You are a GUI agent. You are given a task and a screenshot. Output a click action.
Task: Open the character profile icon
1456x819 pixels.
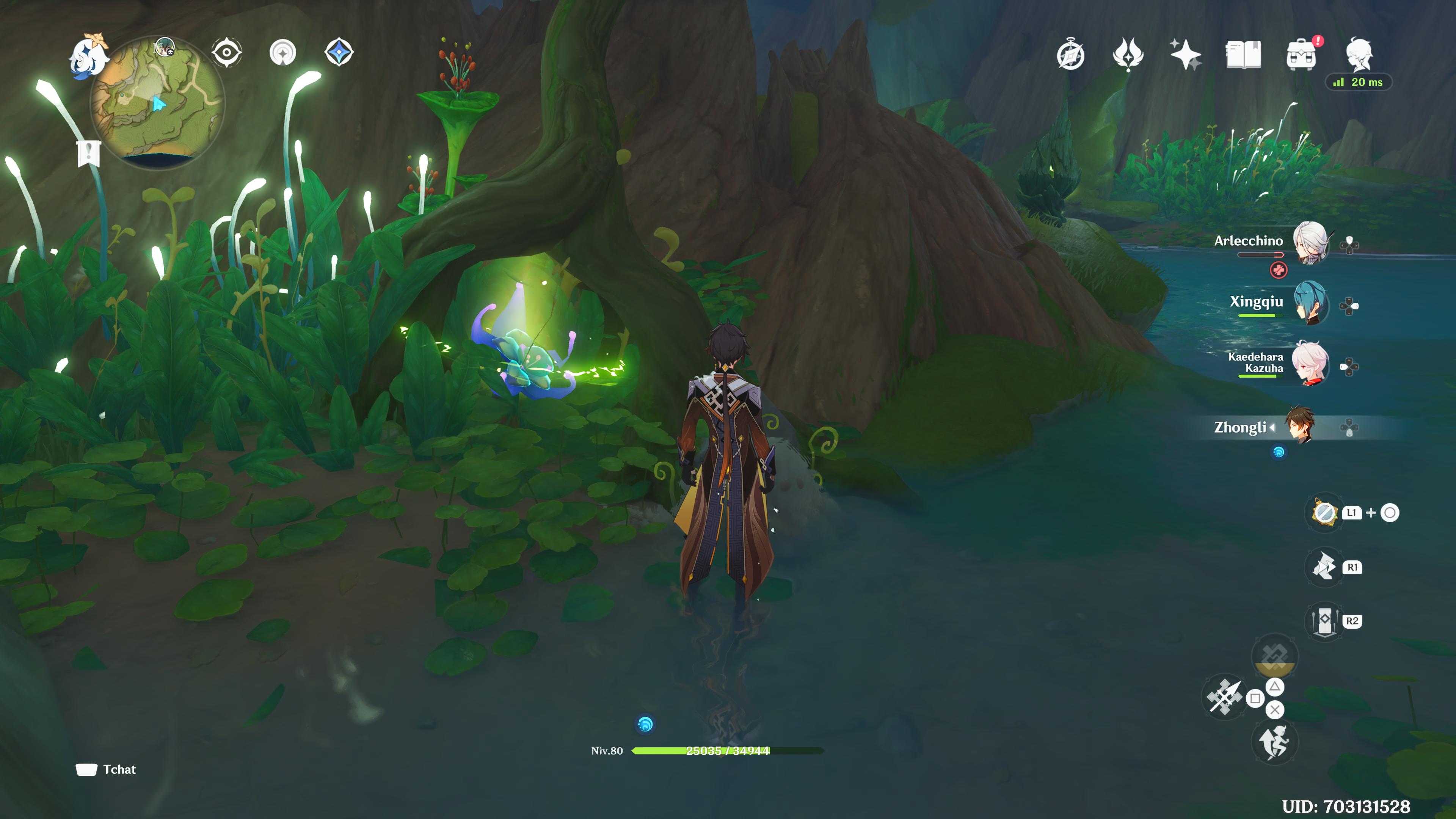[x=1359, y=54]
